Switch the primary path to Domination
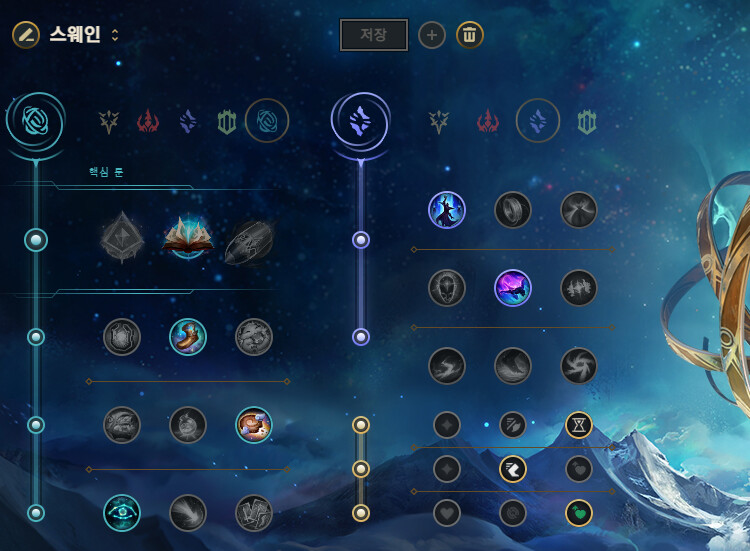Screen dimensions: 750x551 149,122
